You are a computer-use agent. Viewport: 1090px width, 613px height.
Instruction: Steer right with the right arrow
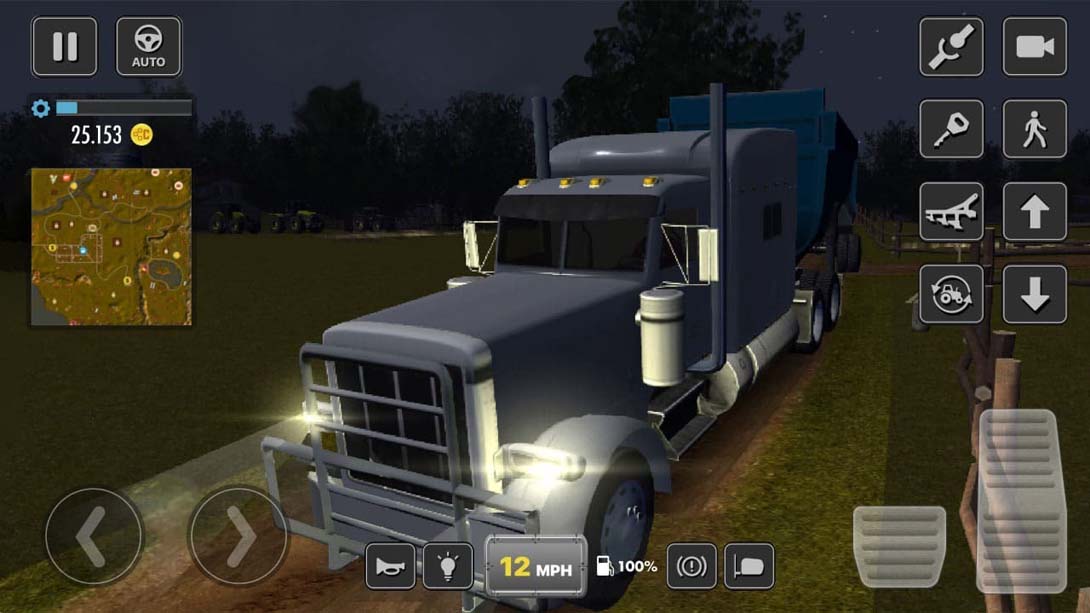click(237, 537)
